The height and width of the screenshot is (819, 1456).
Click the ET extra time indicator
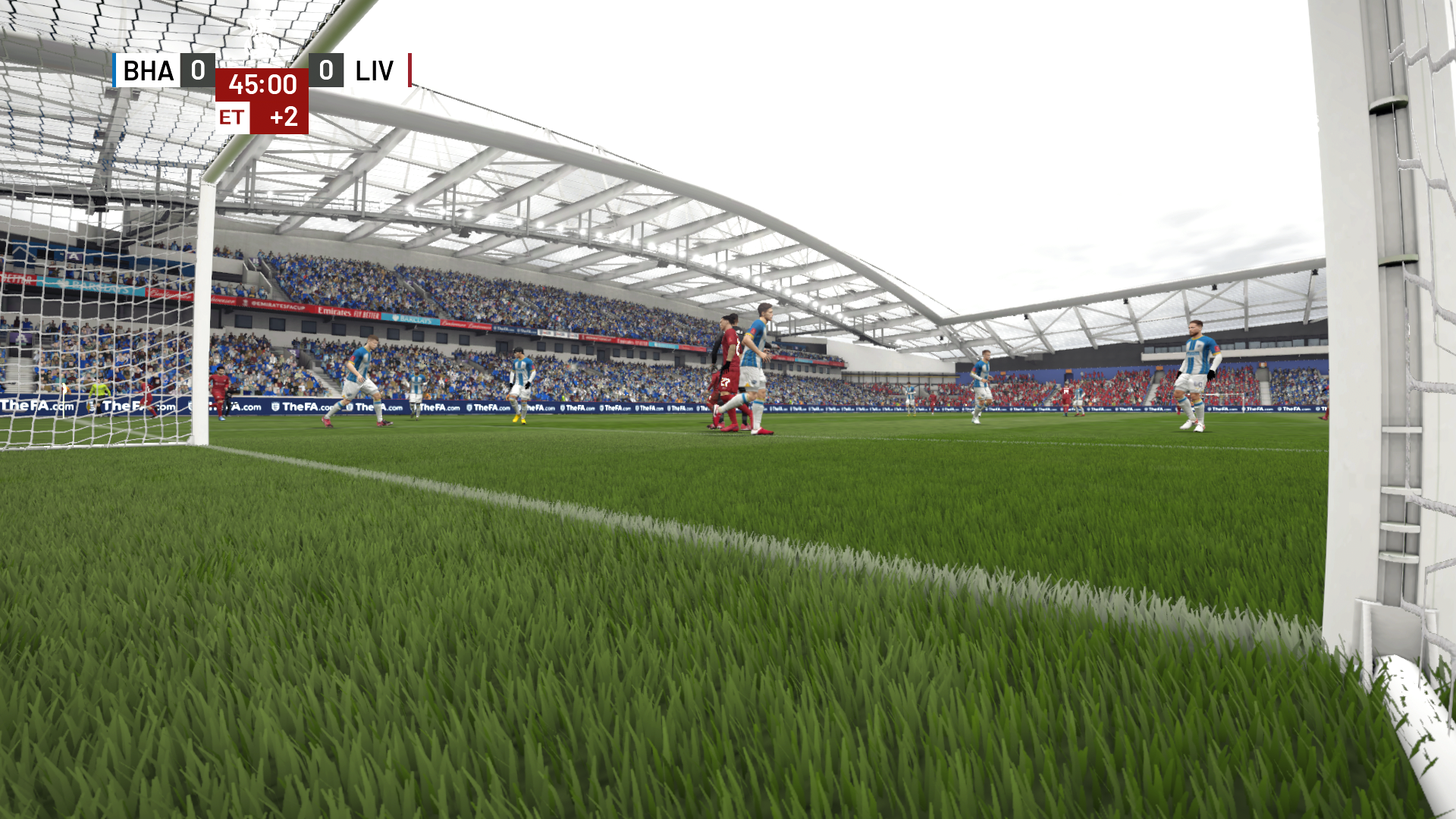click(234, 118)
